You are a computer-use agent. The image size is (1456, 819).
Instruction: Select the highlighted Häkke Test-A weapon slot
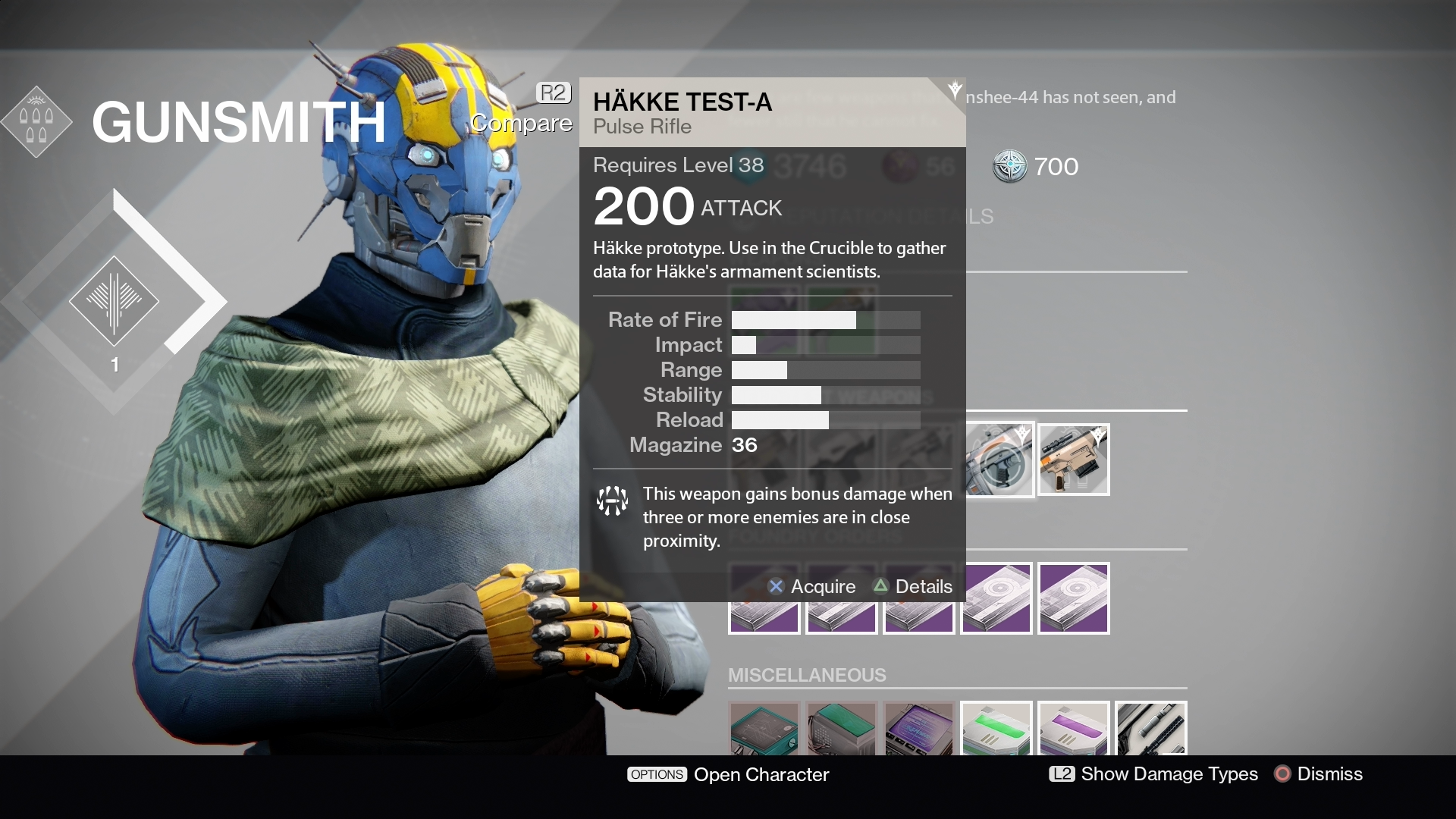pyautogui.click(x=999, y=460)
